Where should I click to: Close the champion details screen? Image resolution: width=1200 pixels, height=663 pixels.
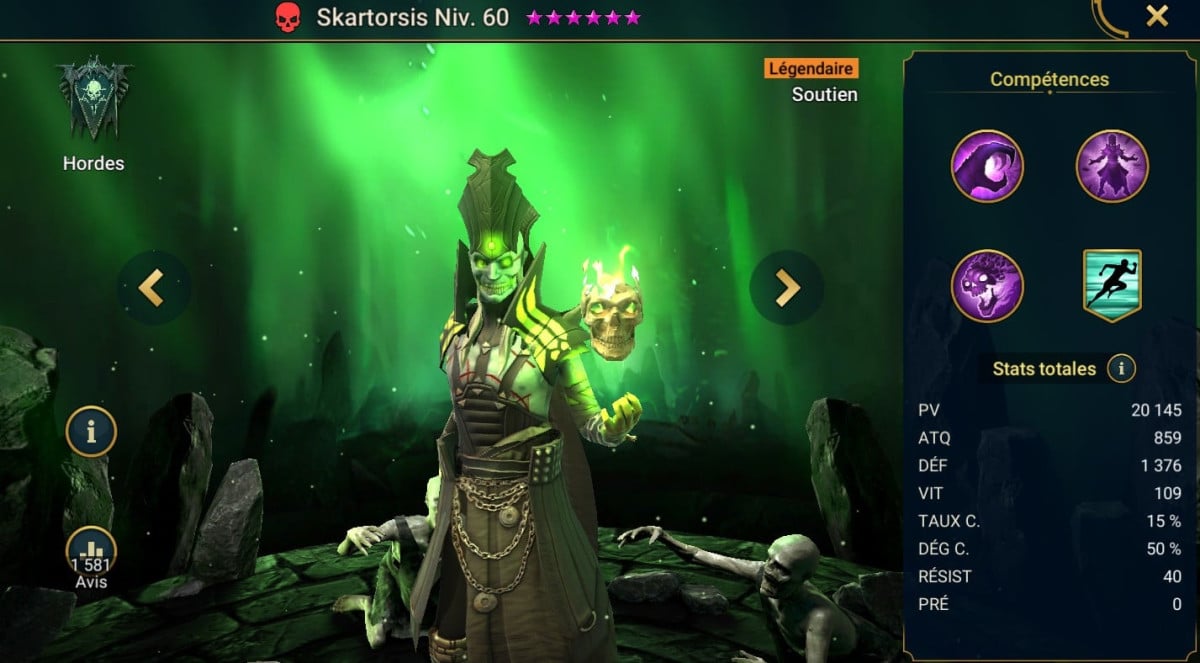(x=1157, y=16)
